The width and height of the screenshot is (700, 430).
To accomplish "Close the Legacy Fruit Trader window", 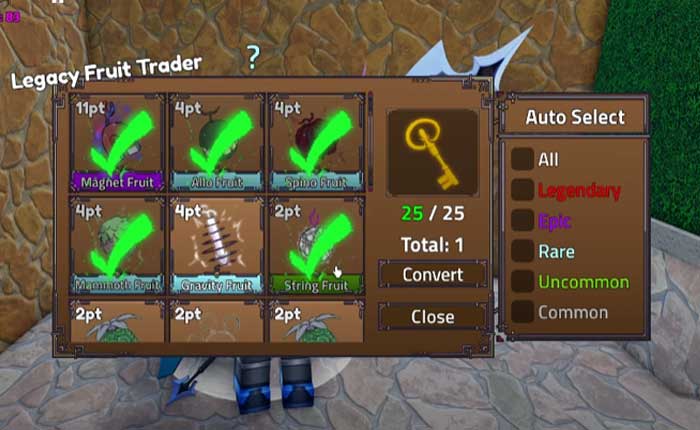I will click(x=432, y=317).
